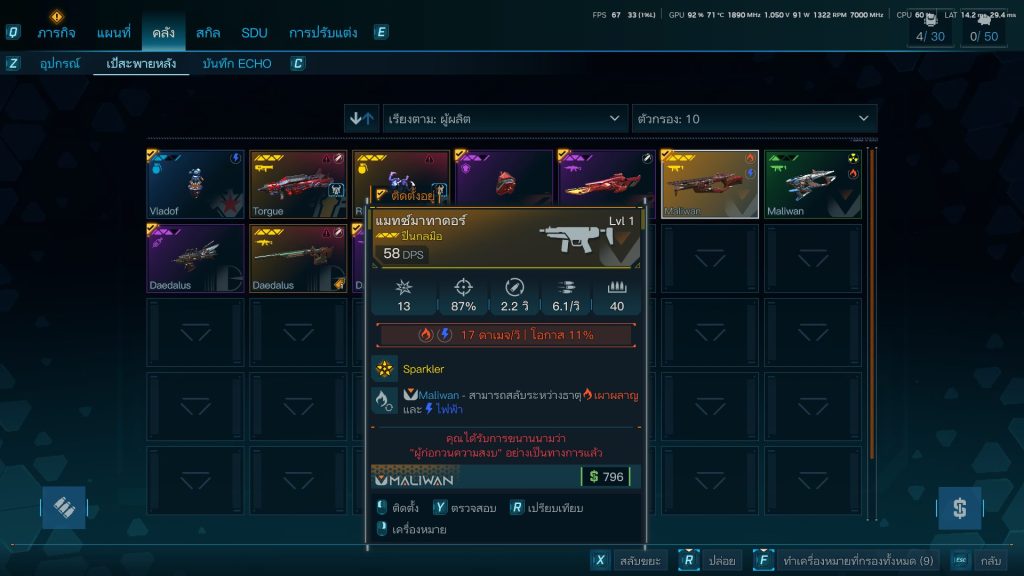Open the การปรับแต่ง (Customization) tab
Screen dimensions: 1024x576
coord(322,32)
